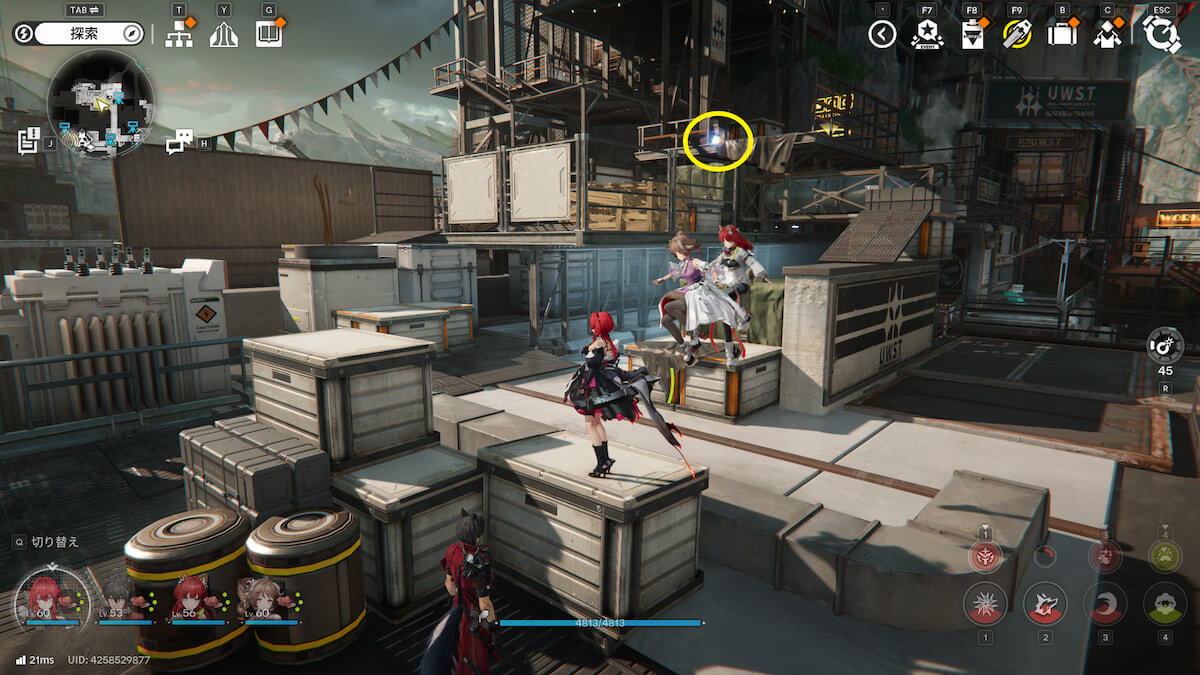The height and width of the screenshot is (675, 1200).
Task: Select the Lv.60 brown-haired character portrait
Action: point(267,597)
